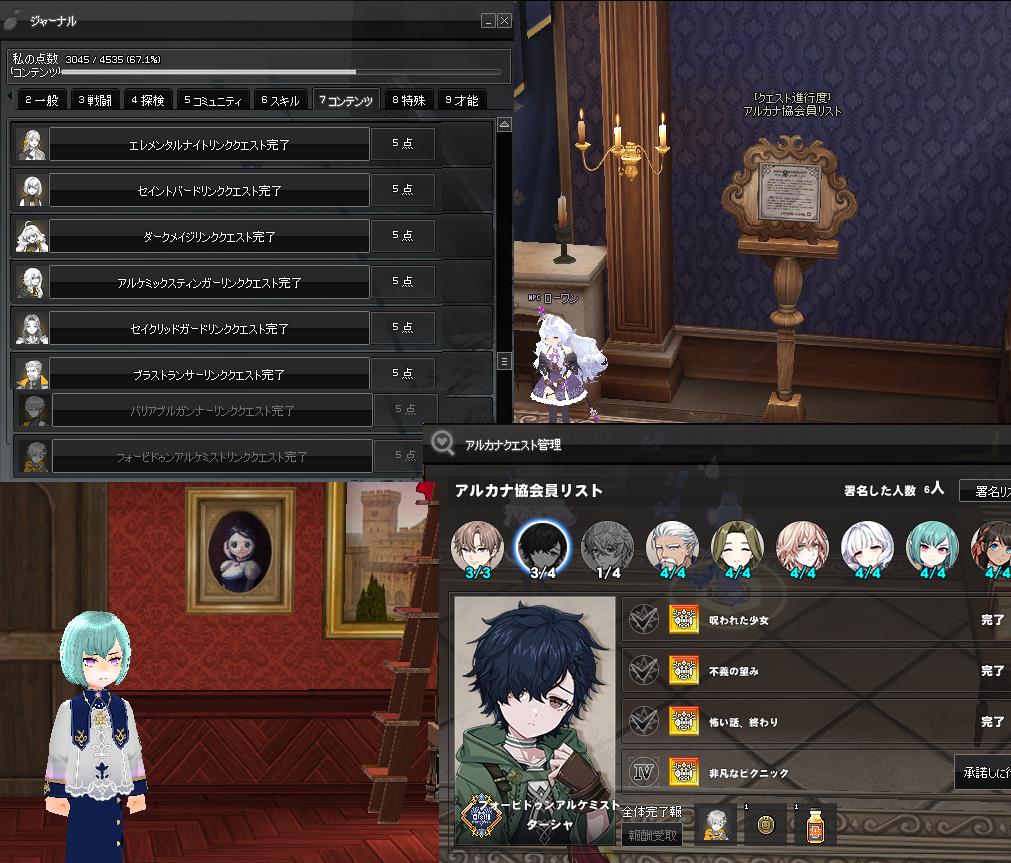Switch to the スキル journal tab
The image size is (1011, 863).
(281, 100)
